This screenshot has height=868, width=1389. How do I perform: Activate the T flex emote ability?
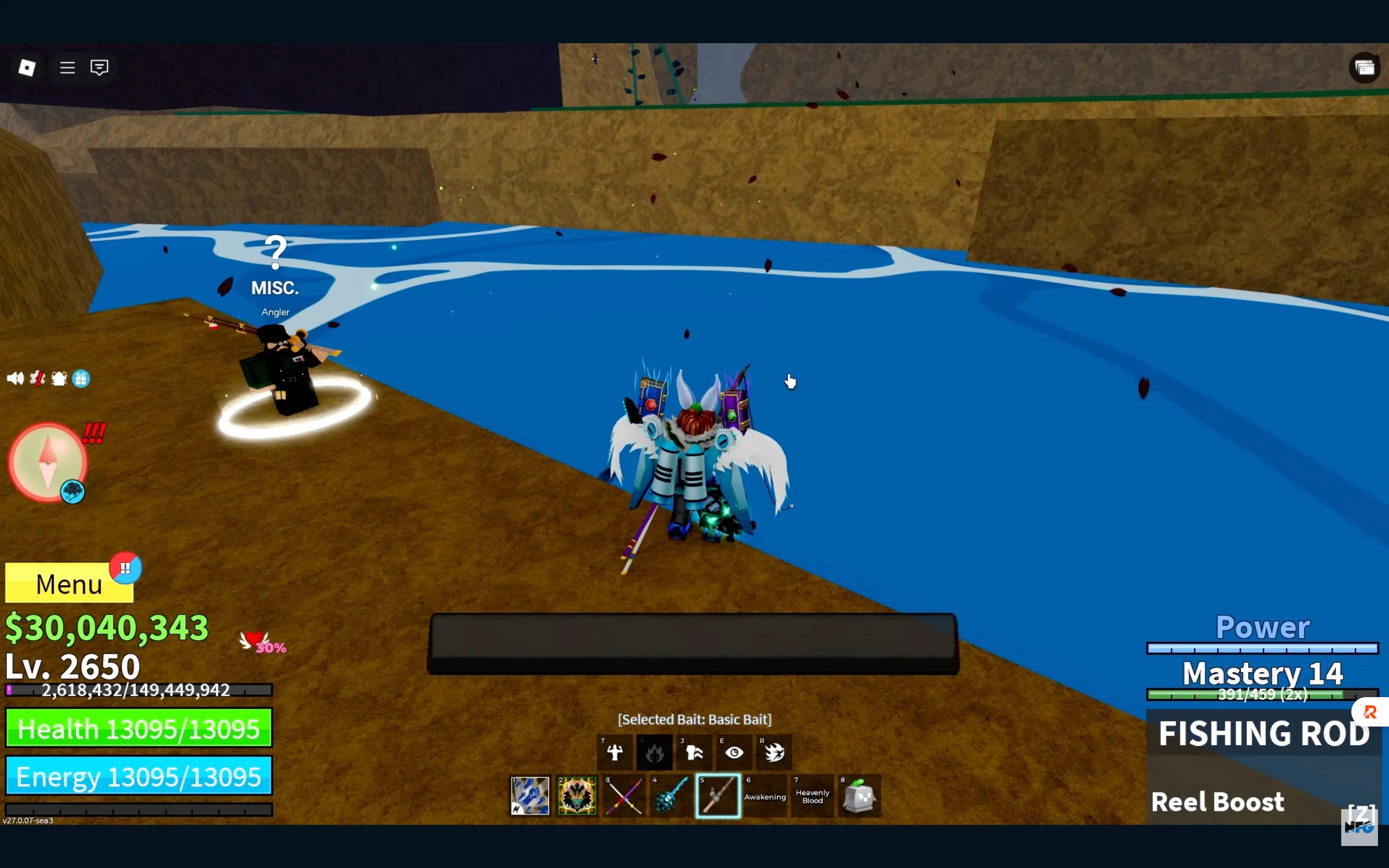pos(615,752)
